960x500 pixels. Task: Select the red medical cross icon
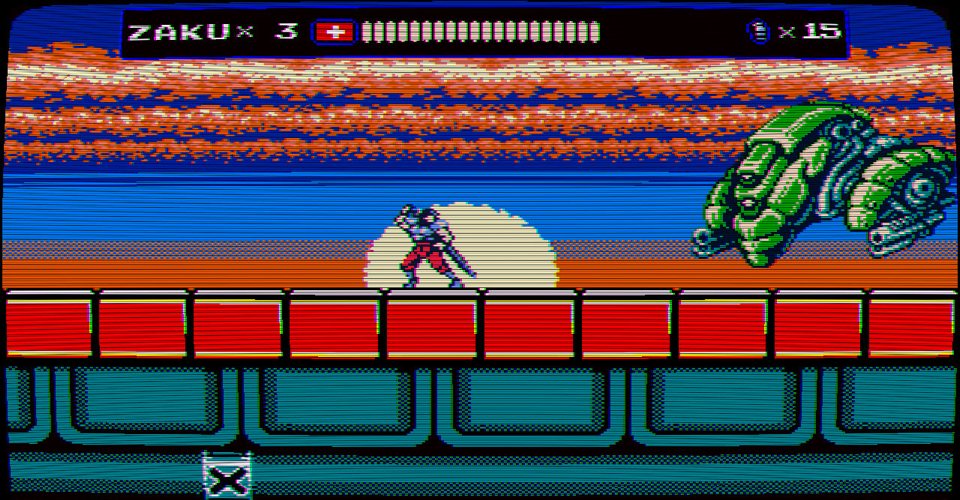tap(335, 32)
